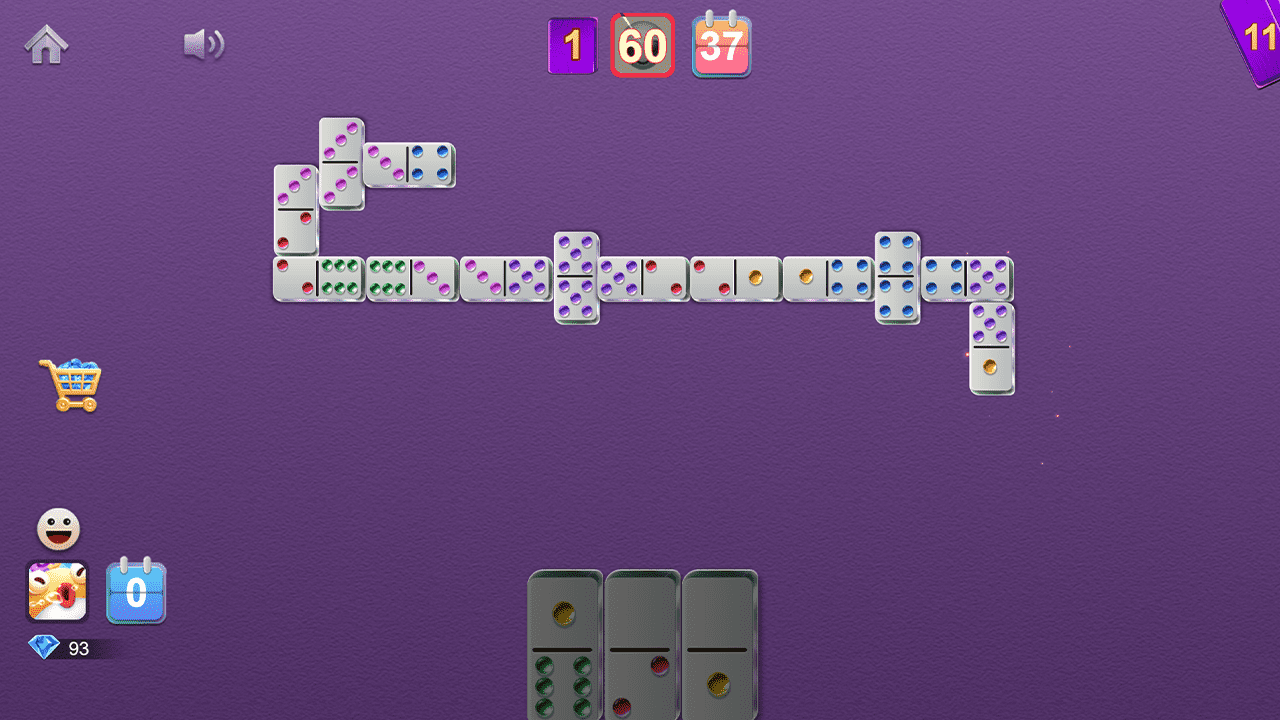Select the double-five purple domino in the chain
This screenshot has height=720, width=1280.
click(x=575, y=277)
